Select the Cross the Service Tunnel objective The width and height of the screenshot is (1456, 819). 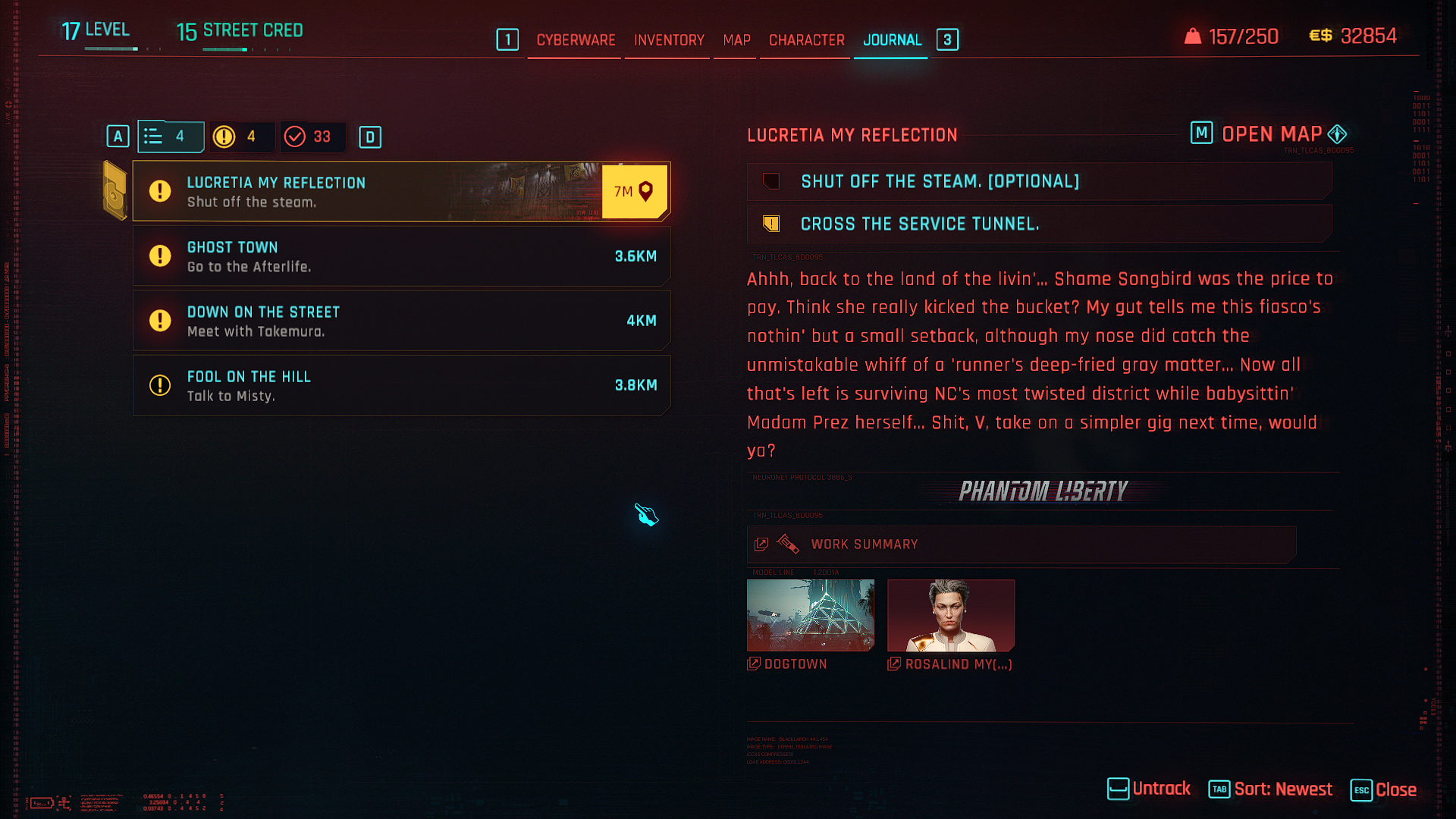1039,224
